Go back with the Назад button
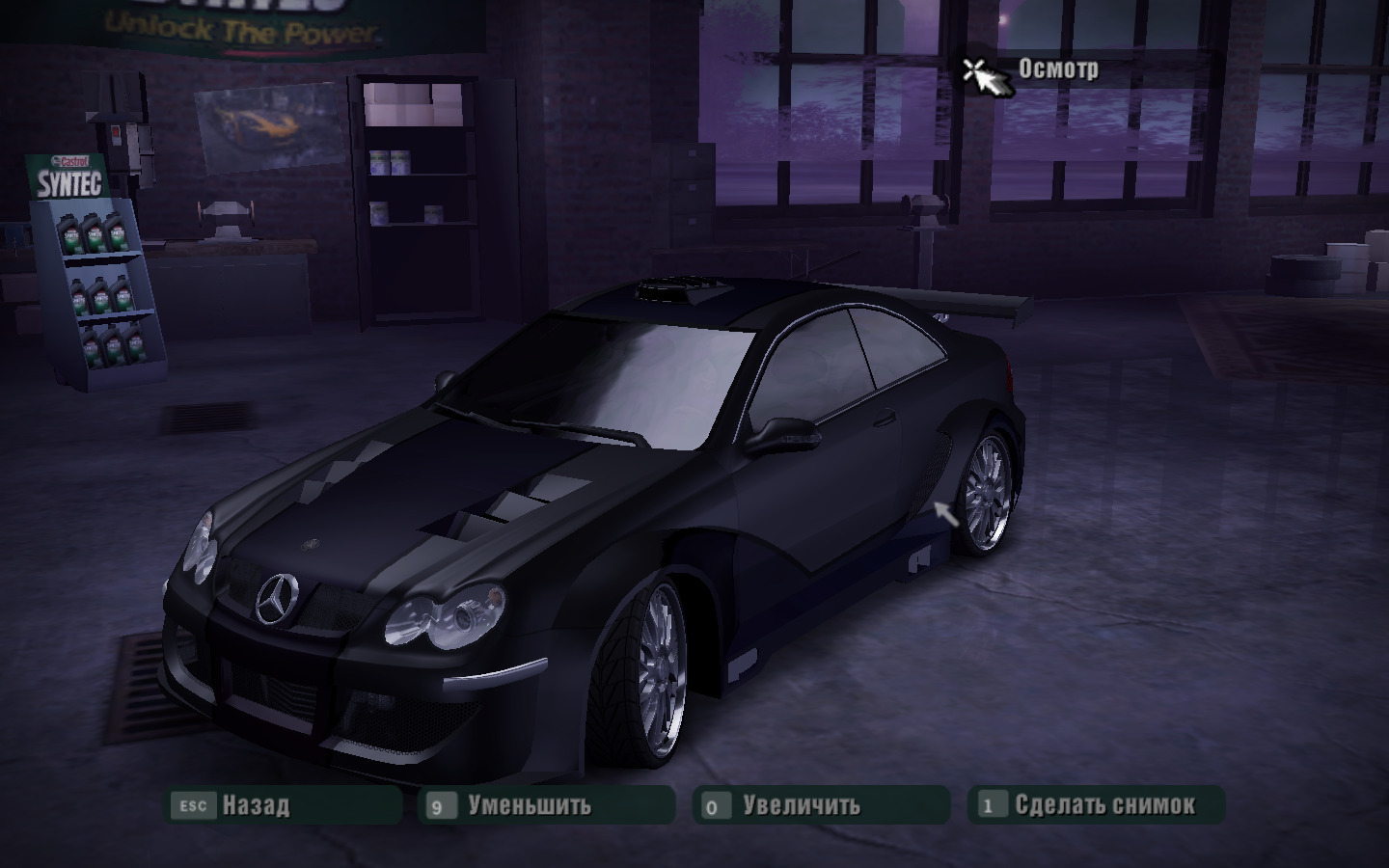 pos(284,805)
